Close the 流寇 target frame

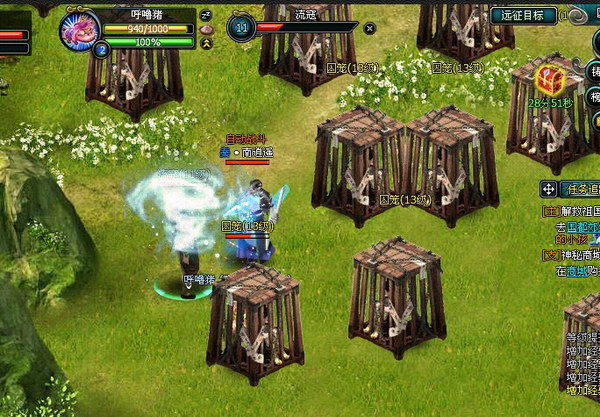(370, 29)
